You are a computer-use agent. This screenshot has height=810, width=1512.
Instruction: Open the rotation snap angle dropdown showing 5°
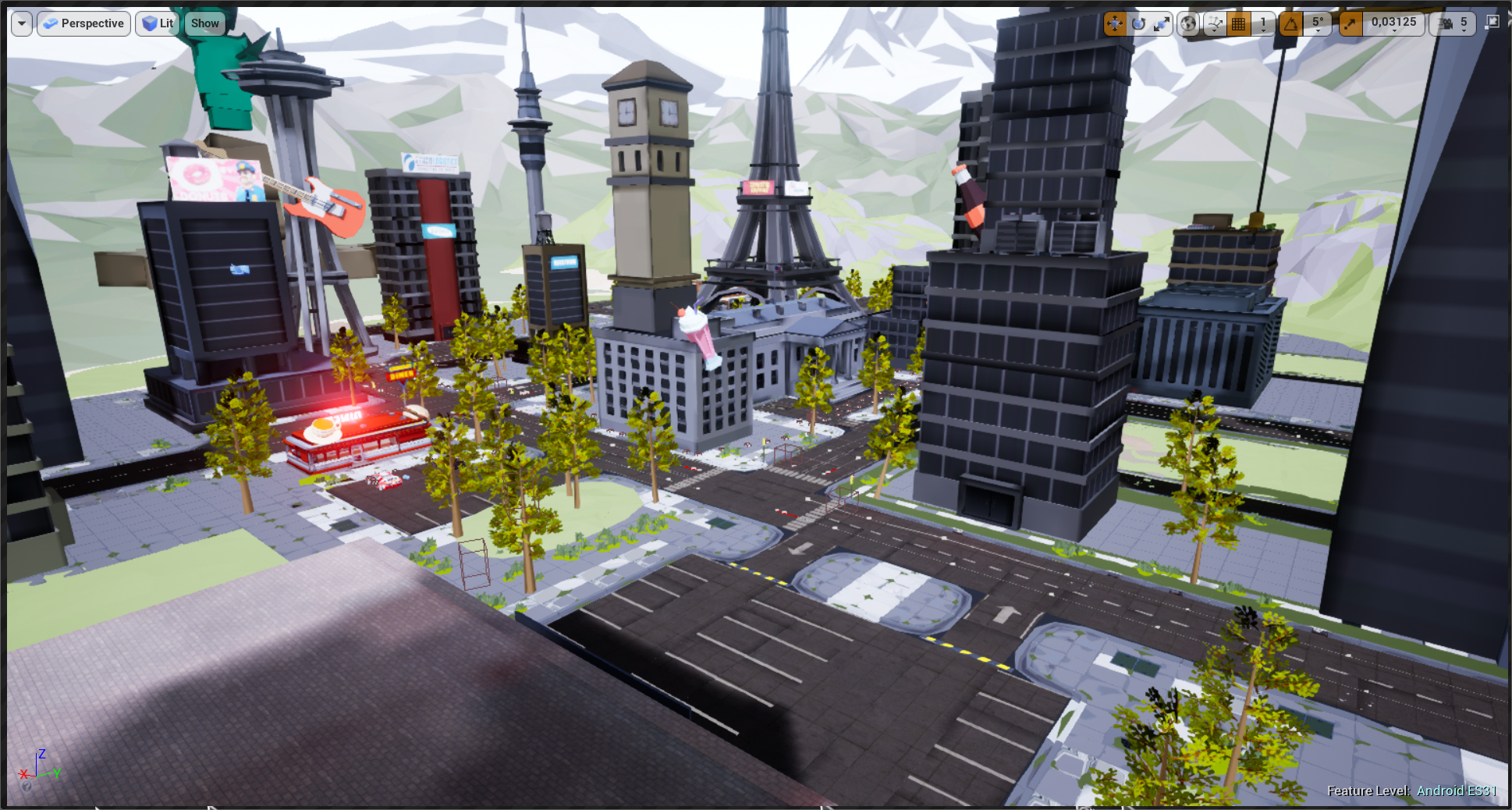pos(1318,22)
